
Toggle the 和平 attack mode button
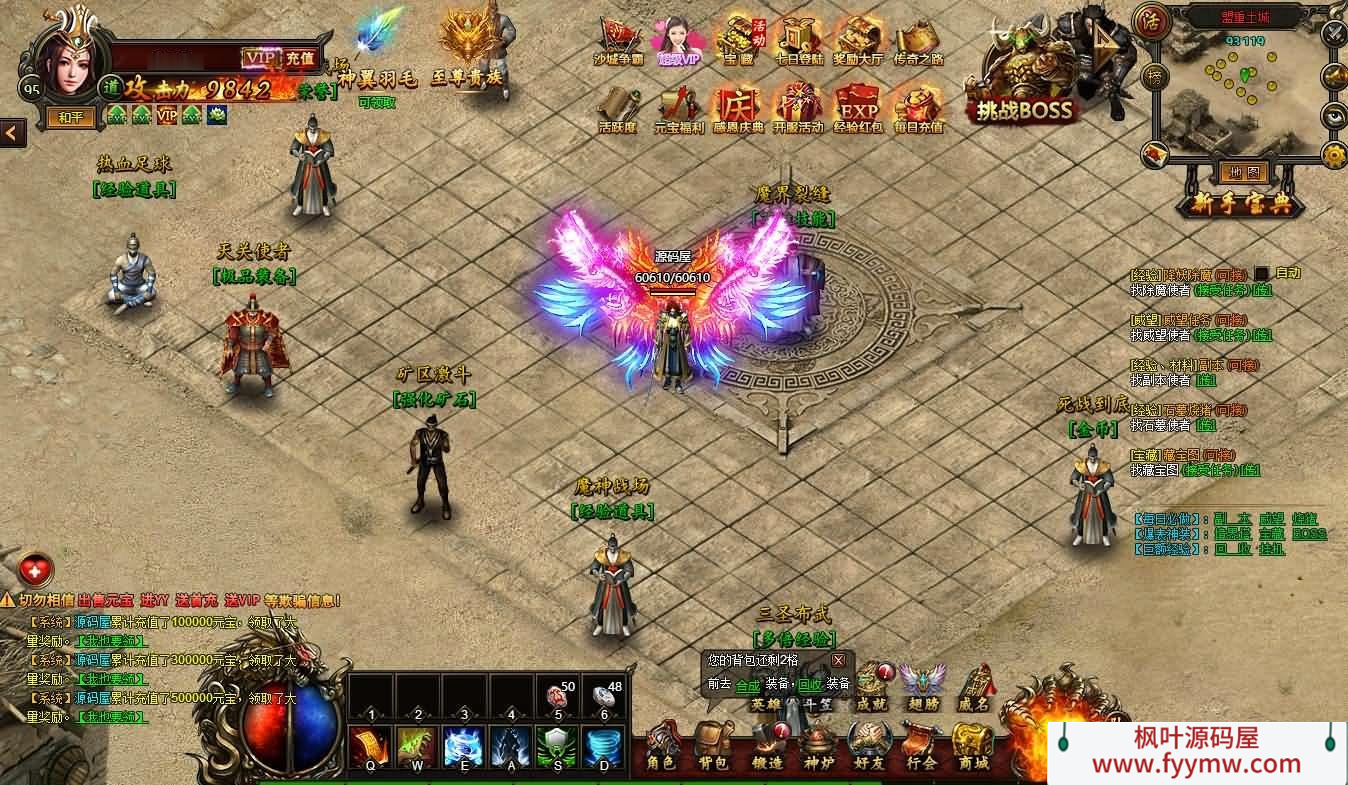click(x=70, y=117)
